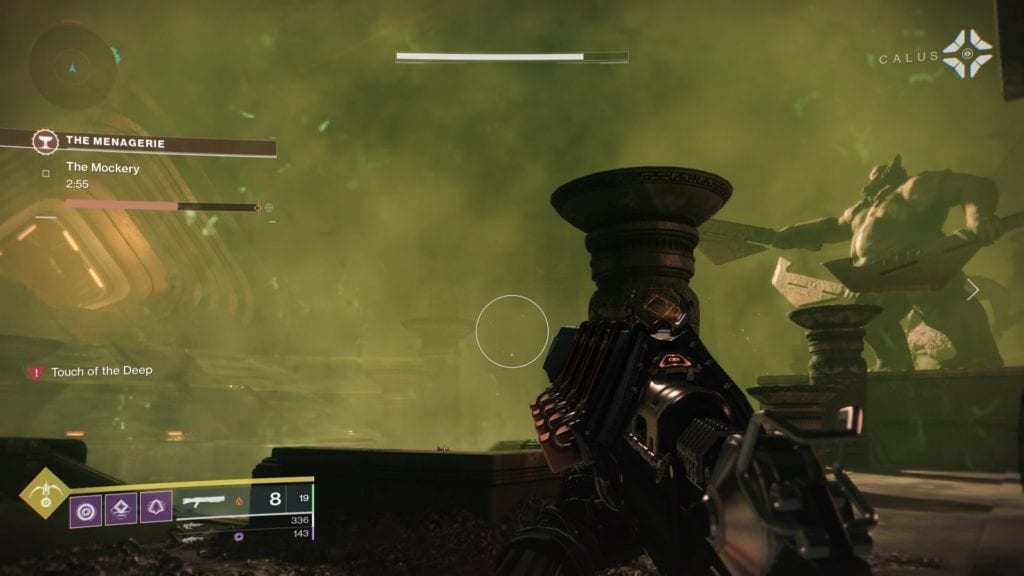
Task: Select the grenade ability icon with concentric rings
Action: coord(85,508)
